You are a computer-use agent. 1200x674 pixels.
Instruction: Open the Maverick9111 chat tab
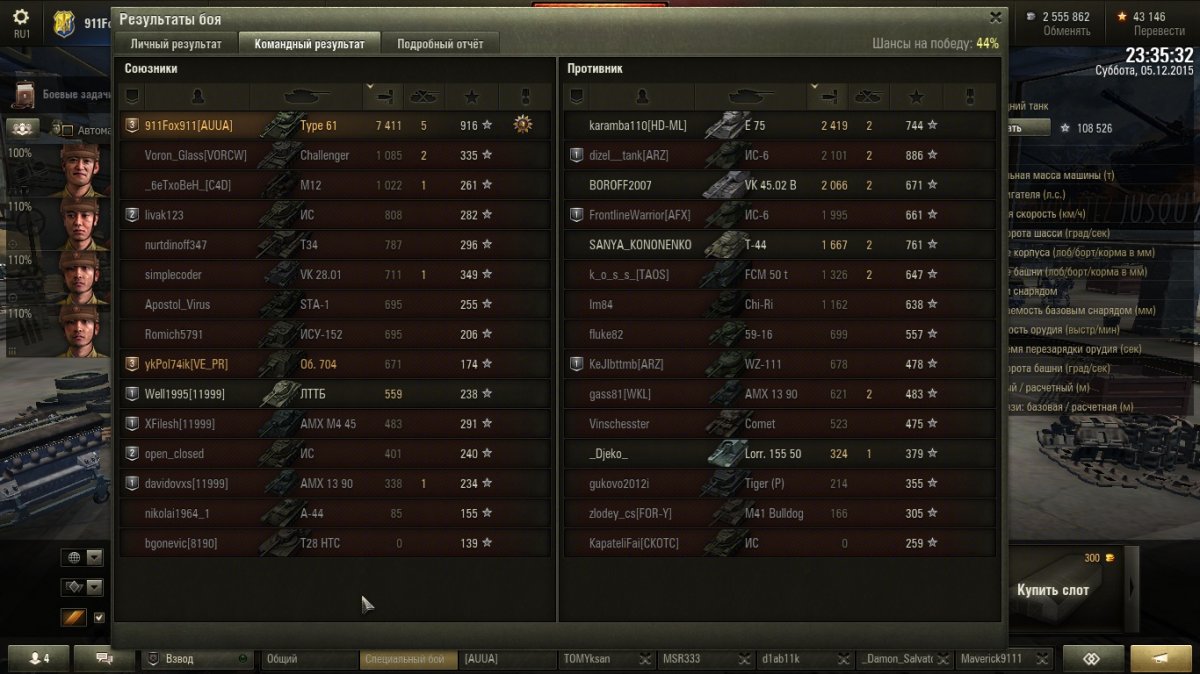point(992,659)
